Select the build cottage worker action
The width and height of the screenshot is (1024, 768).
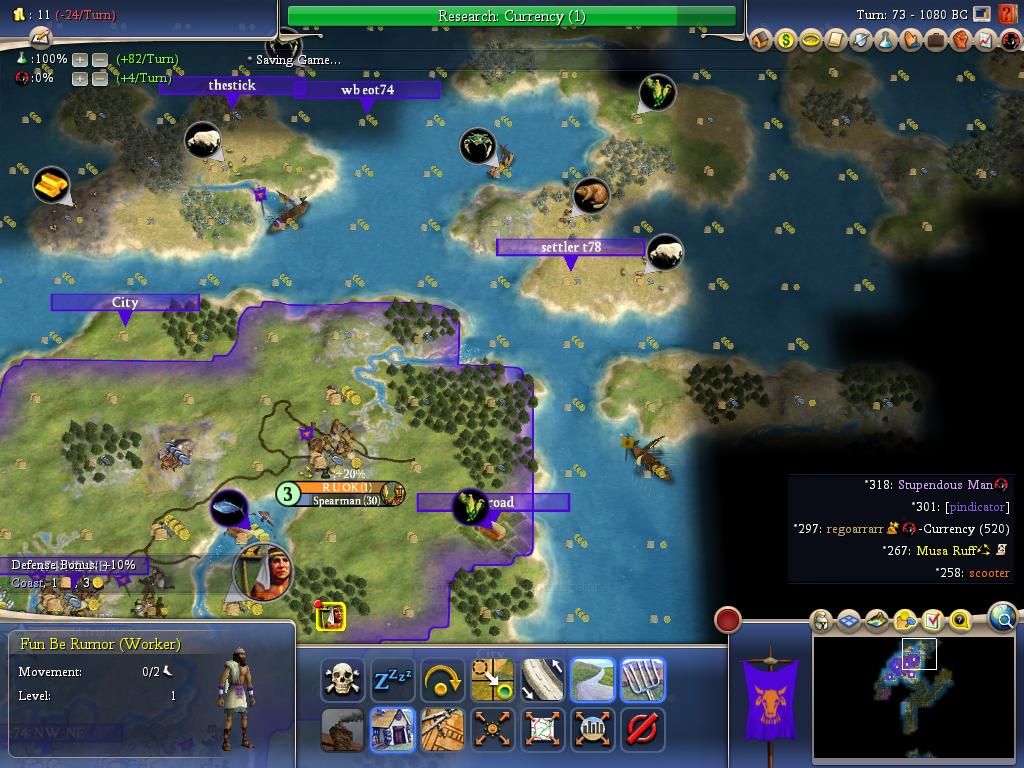(x=393, y=729)
